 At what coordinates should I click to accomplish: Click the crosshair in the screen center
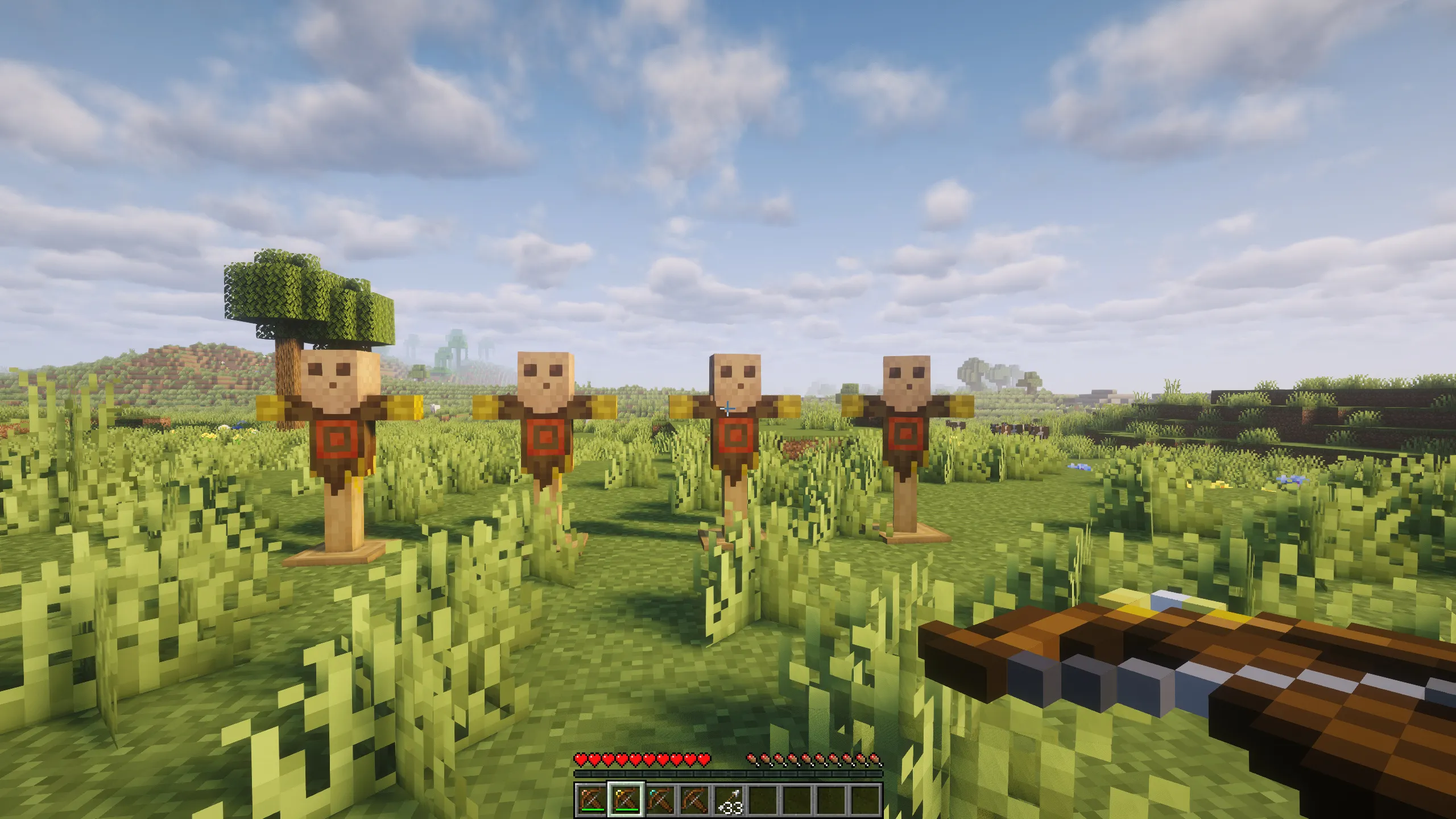(728, 409)
